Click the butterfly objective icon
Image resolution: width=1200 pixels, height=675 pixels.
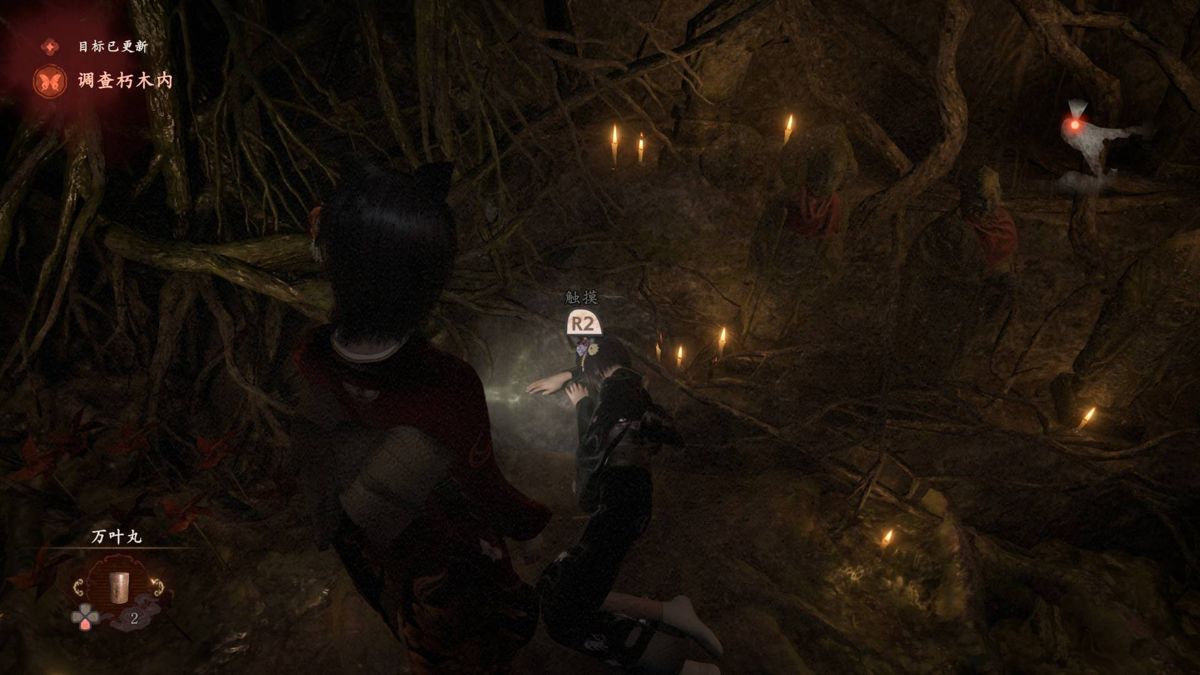pyautogui.click(x=49, y=81)
